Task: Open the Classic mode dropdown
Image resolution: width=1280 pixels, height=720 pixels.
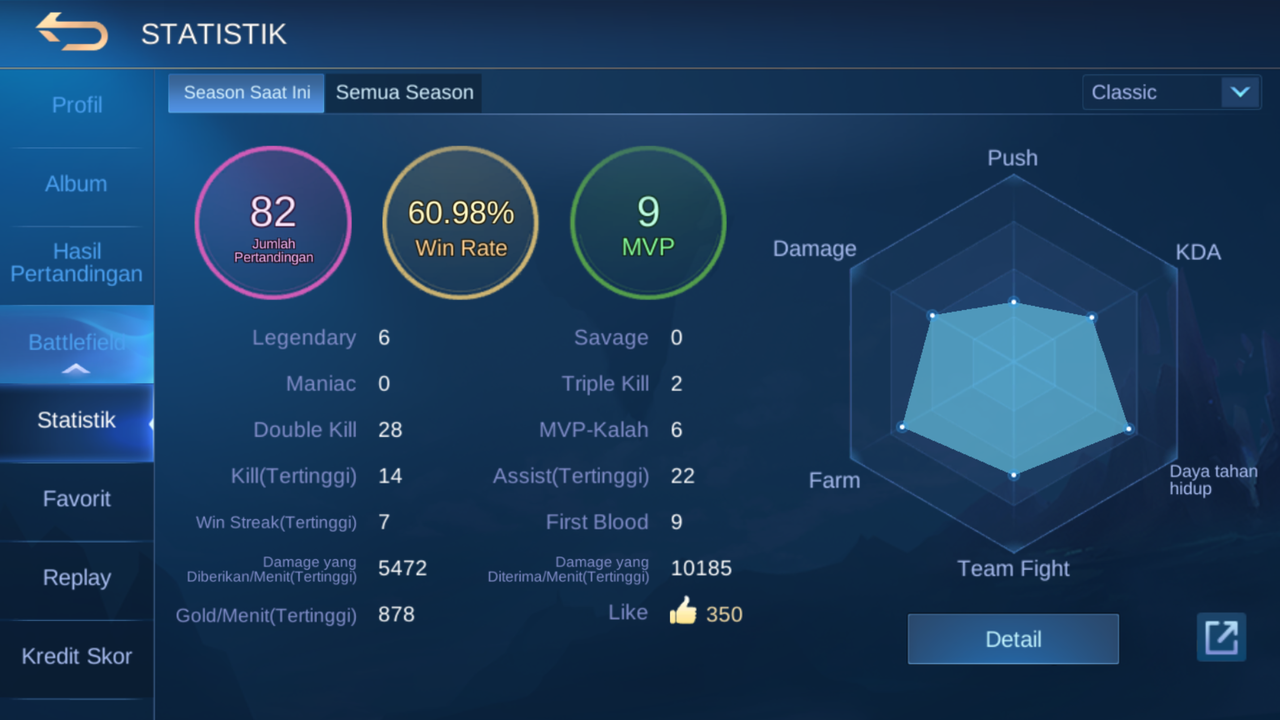Action: click(1171, 93)
